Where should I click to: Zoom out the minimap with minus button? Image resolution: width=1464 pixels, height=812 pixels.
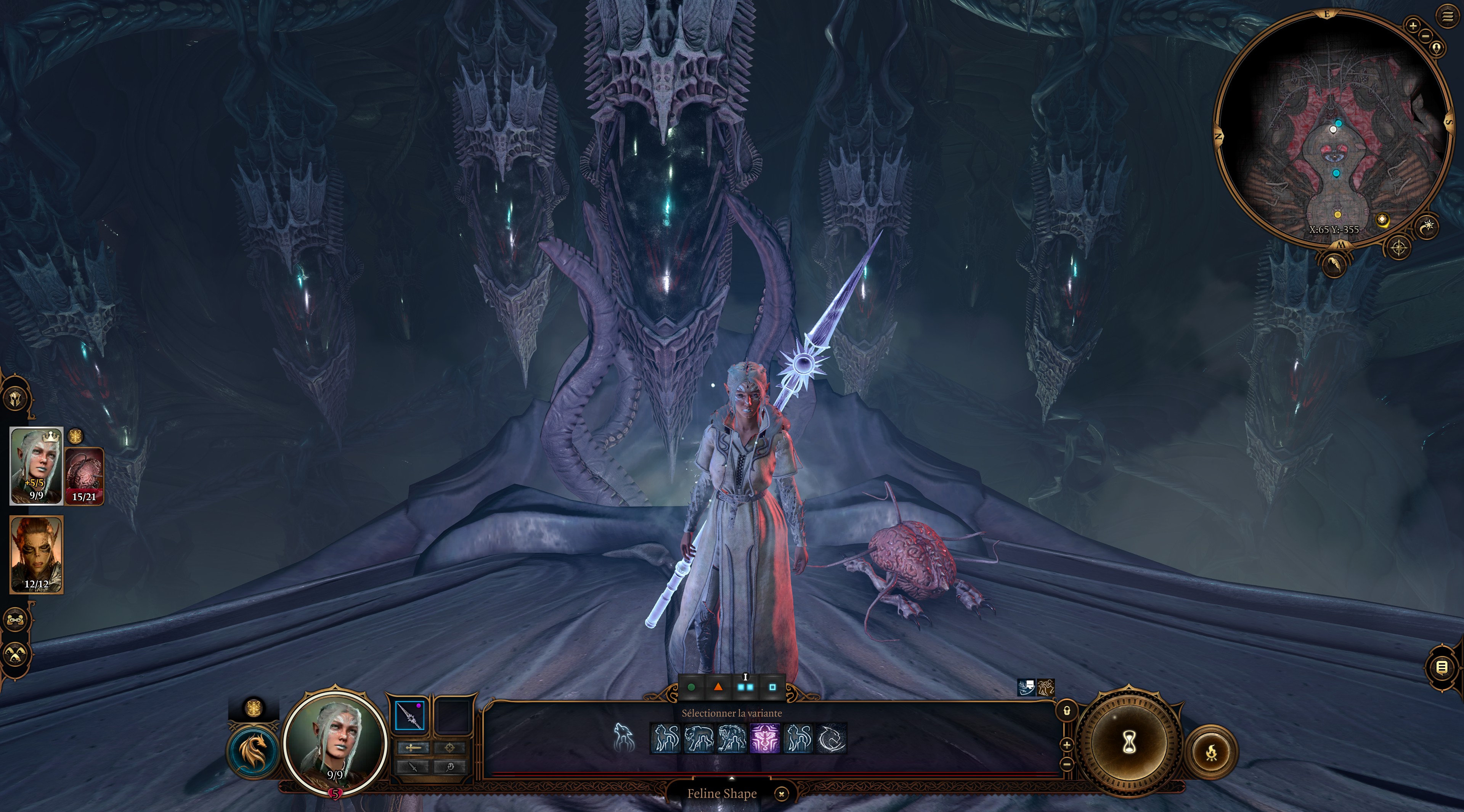(1425, 36)
